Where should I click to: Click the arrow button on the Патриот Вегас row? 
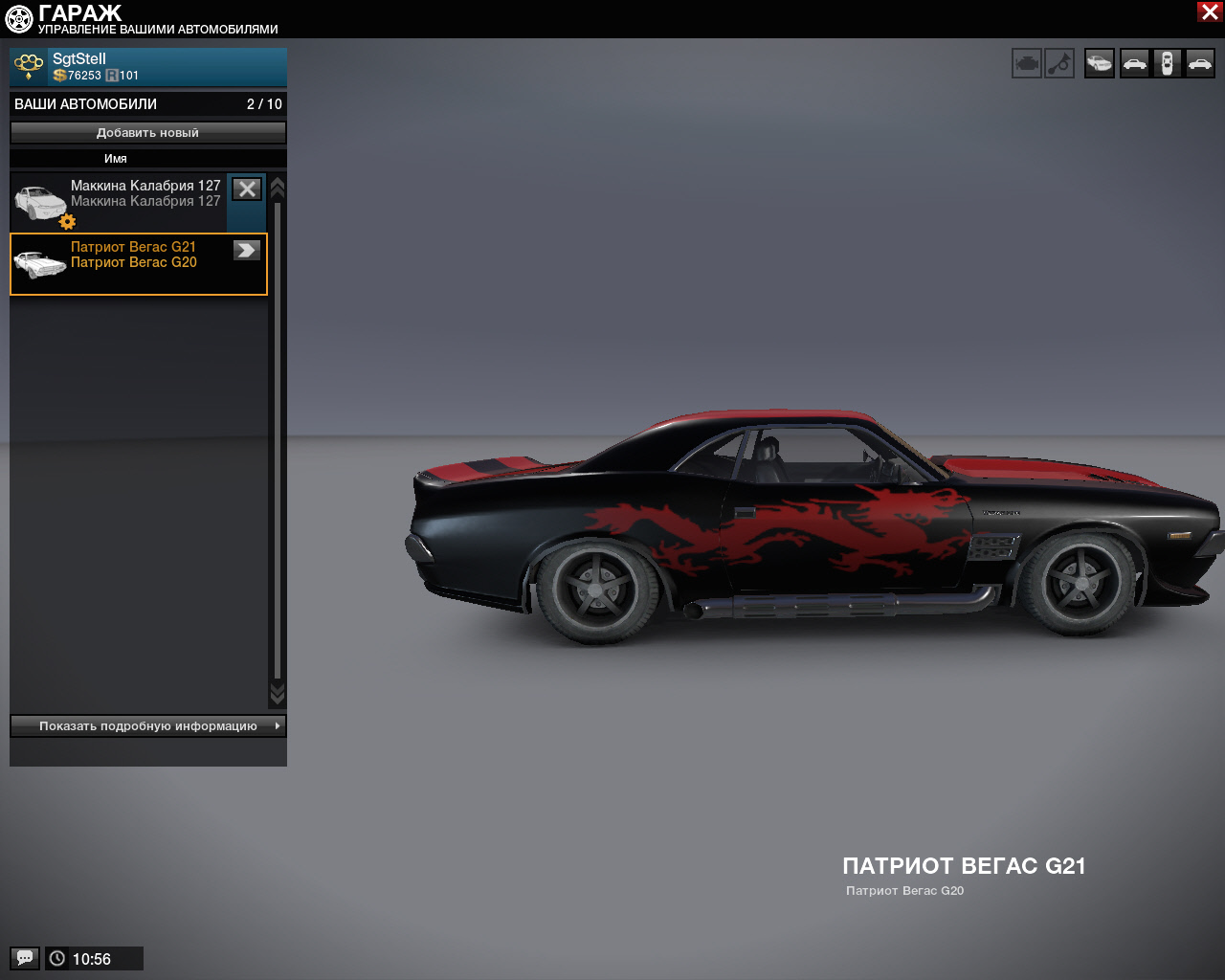247,251
